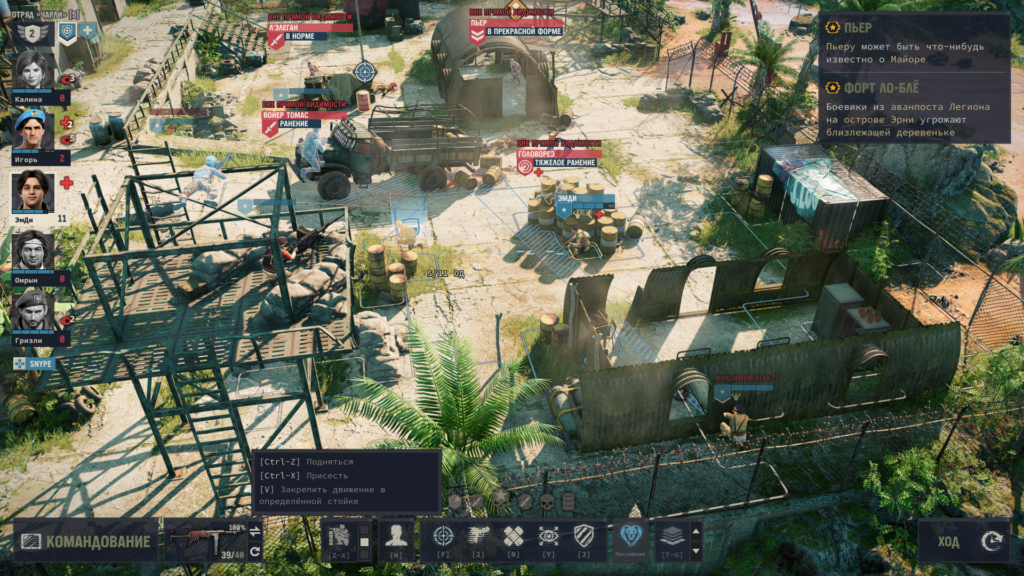Activate the pistol burst fire ability

(478, 536)
